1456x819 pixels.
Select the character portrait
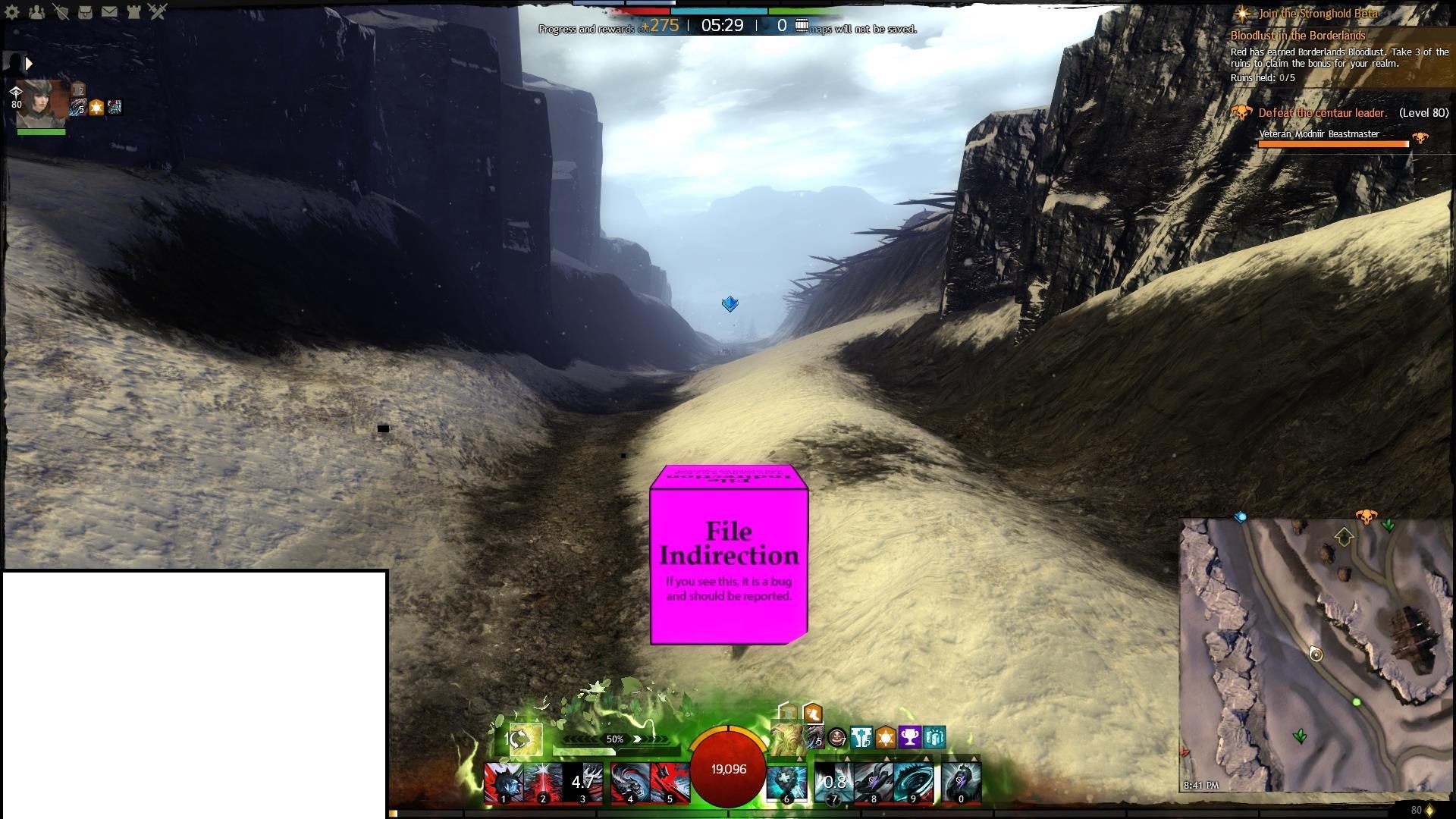42,104
